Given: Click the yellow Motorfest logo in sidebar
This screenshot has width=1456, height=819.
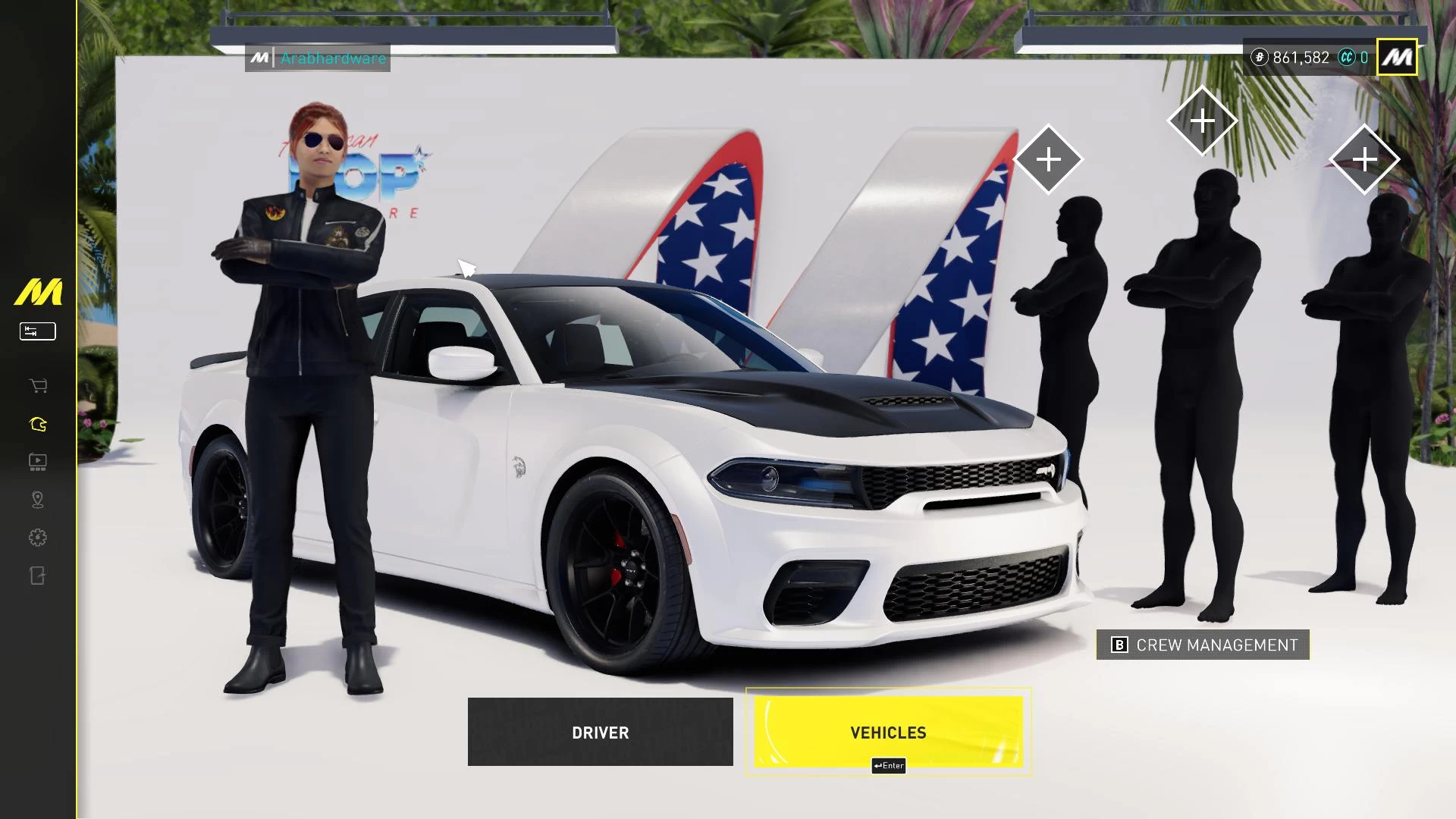Looking at the screenshot, I should (x=38, y=292).
